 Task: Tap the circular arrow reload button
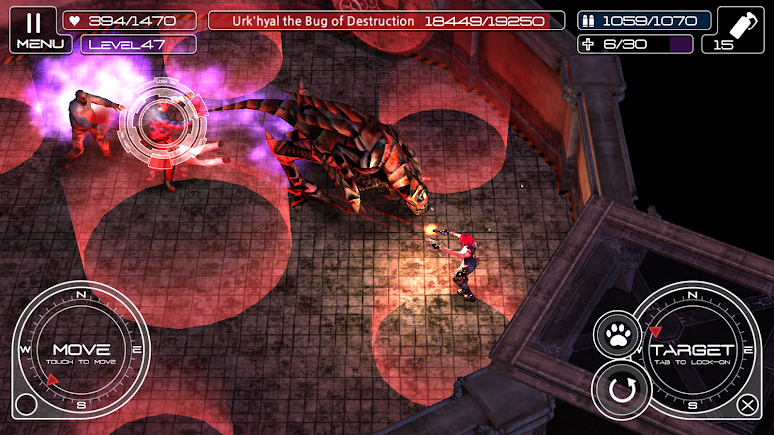pyautogui.click(x=620, y=389)
